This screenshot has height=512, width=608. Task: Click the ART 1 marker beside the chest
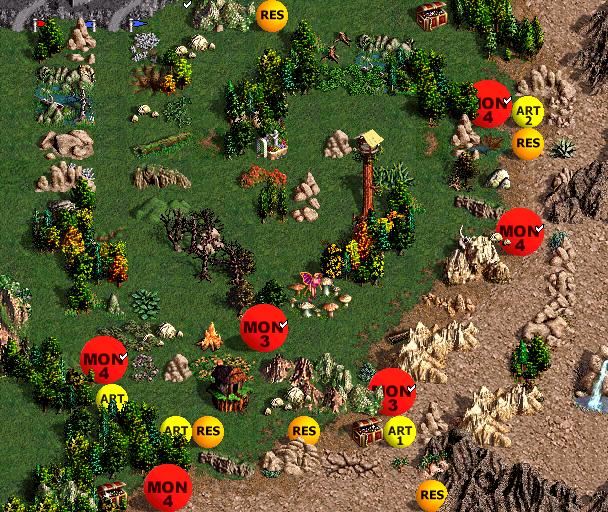click(398, 432)
